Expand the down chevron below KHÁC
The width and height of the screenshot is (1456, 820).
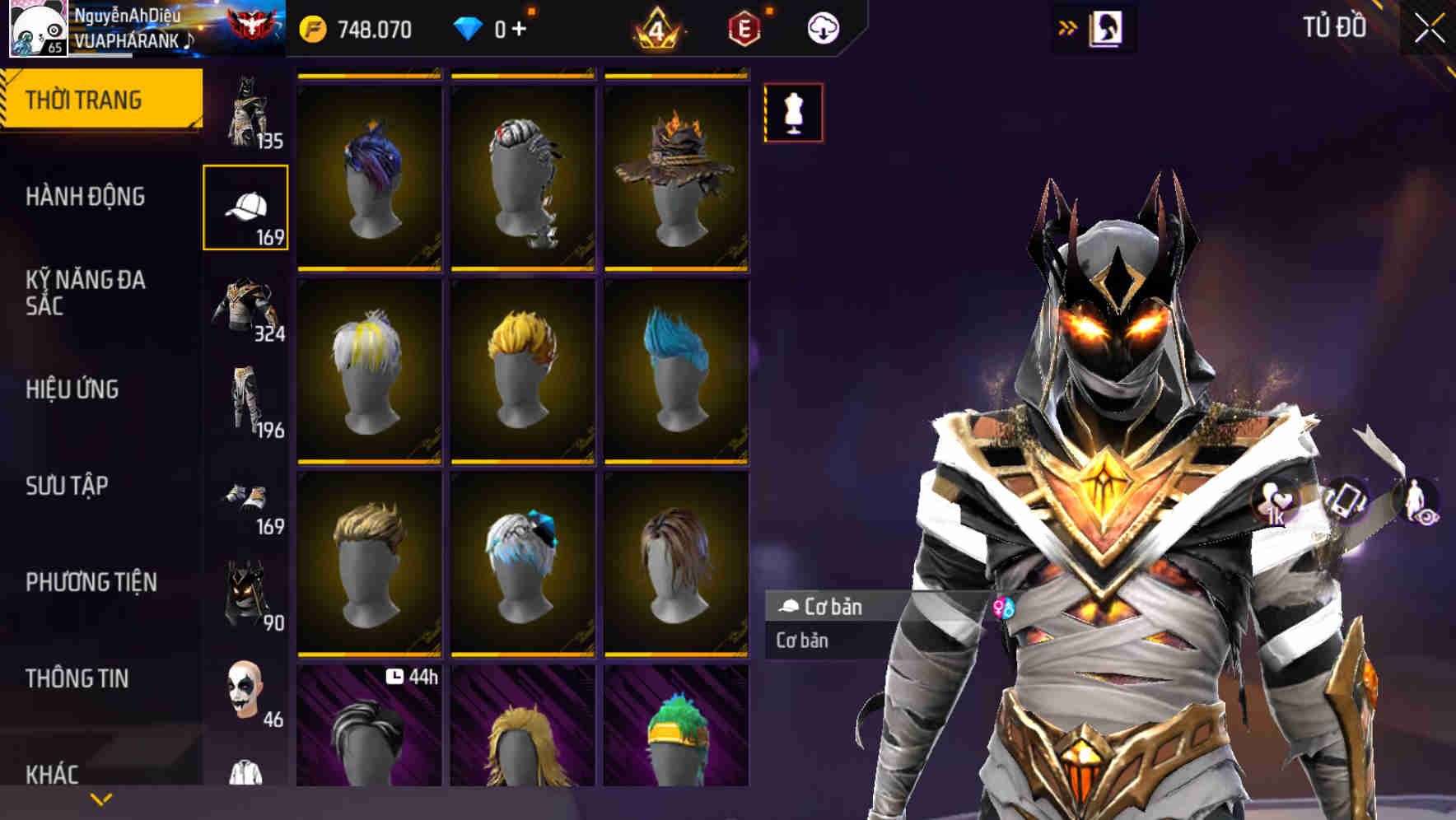click(101, 799)
